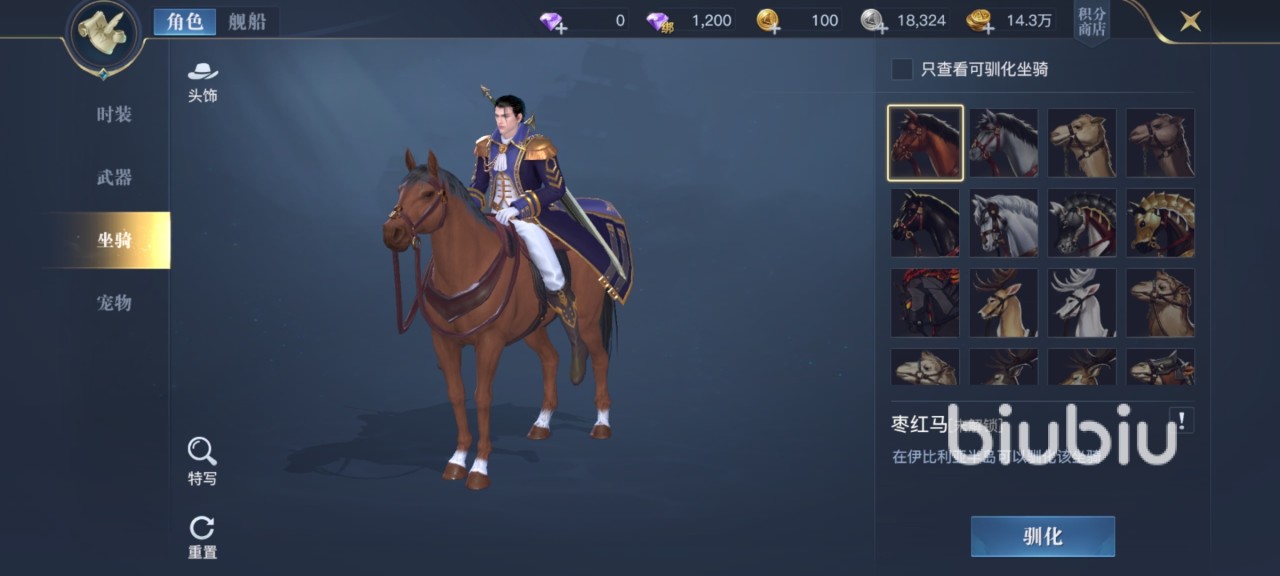The height and width of the screenshot is (576, 1280).
Task: Tame the mount with 驯化 button
Action: click(1042, 536)
